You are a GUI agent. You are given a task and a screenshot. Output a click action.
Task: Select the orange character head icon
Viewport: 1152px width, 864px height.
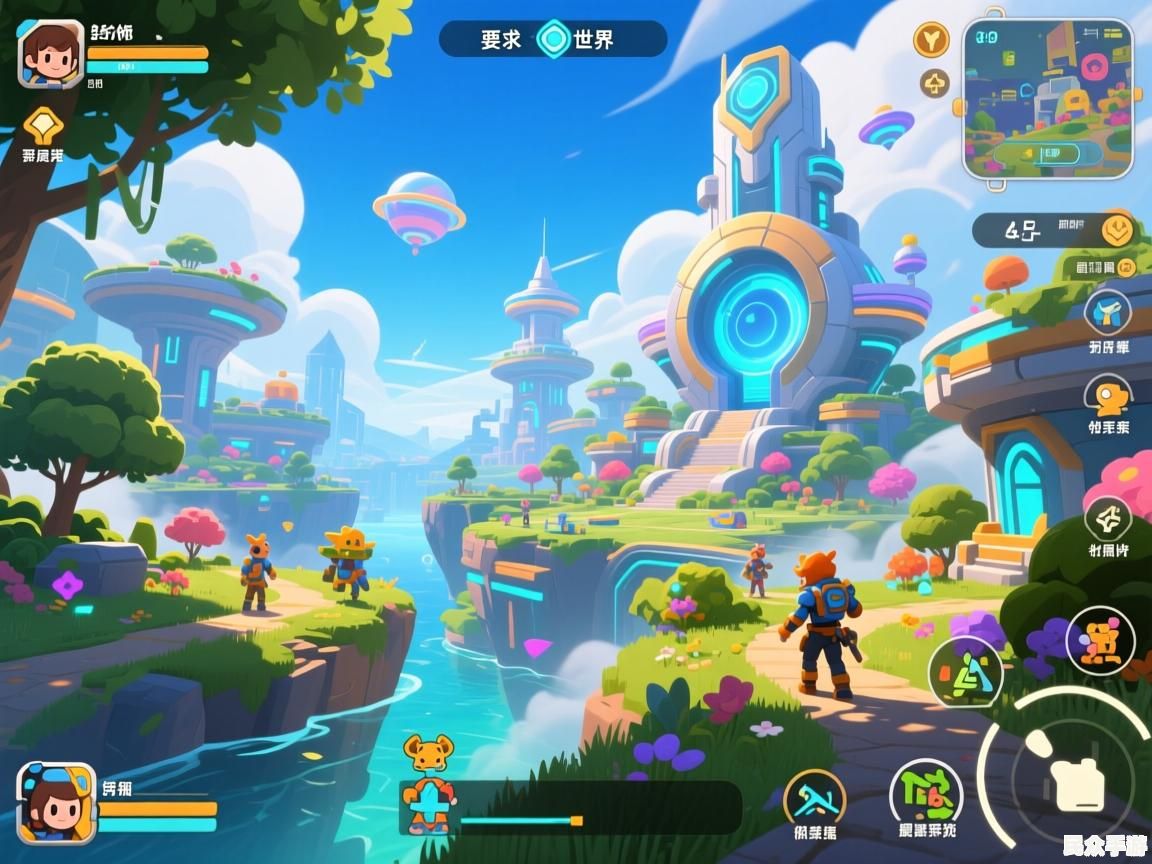pos(1108,397)
